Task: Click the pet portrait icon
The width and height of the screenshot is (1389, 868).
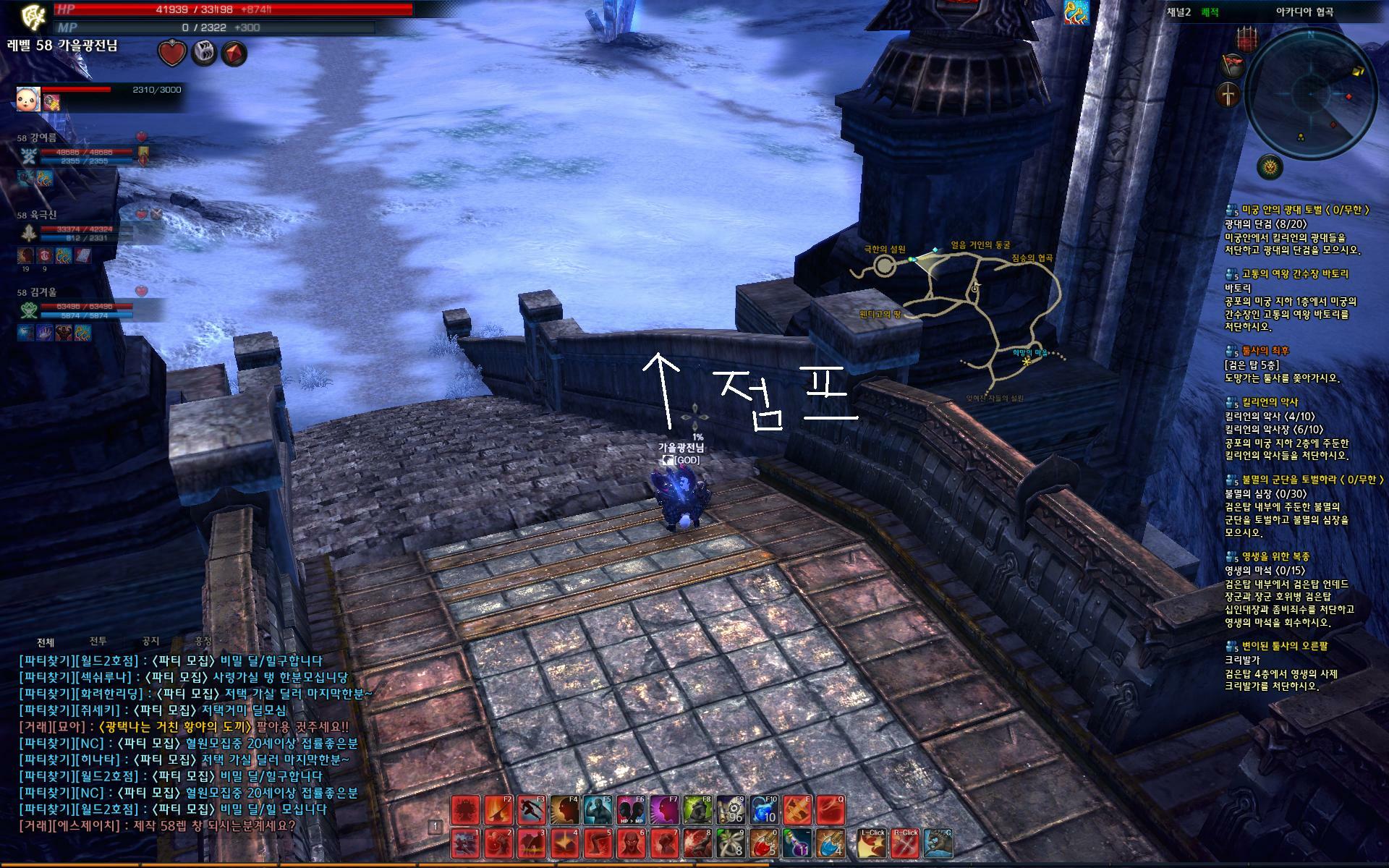Action: tap(28, 99)
